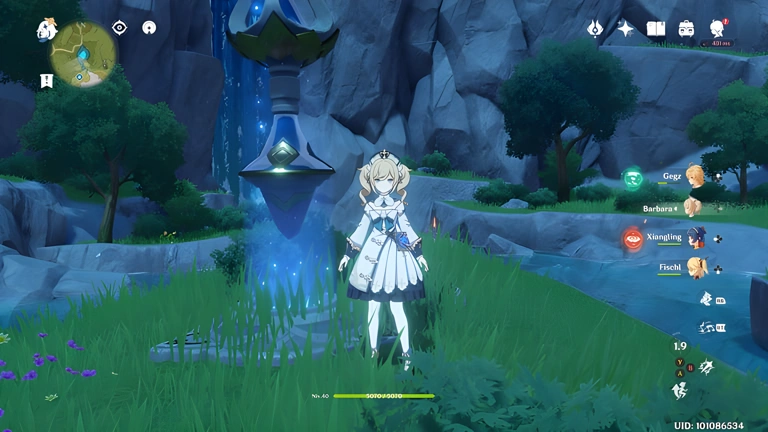
Task: Open the quest log bookmark icon
Action: tap(47, 80)
